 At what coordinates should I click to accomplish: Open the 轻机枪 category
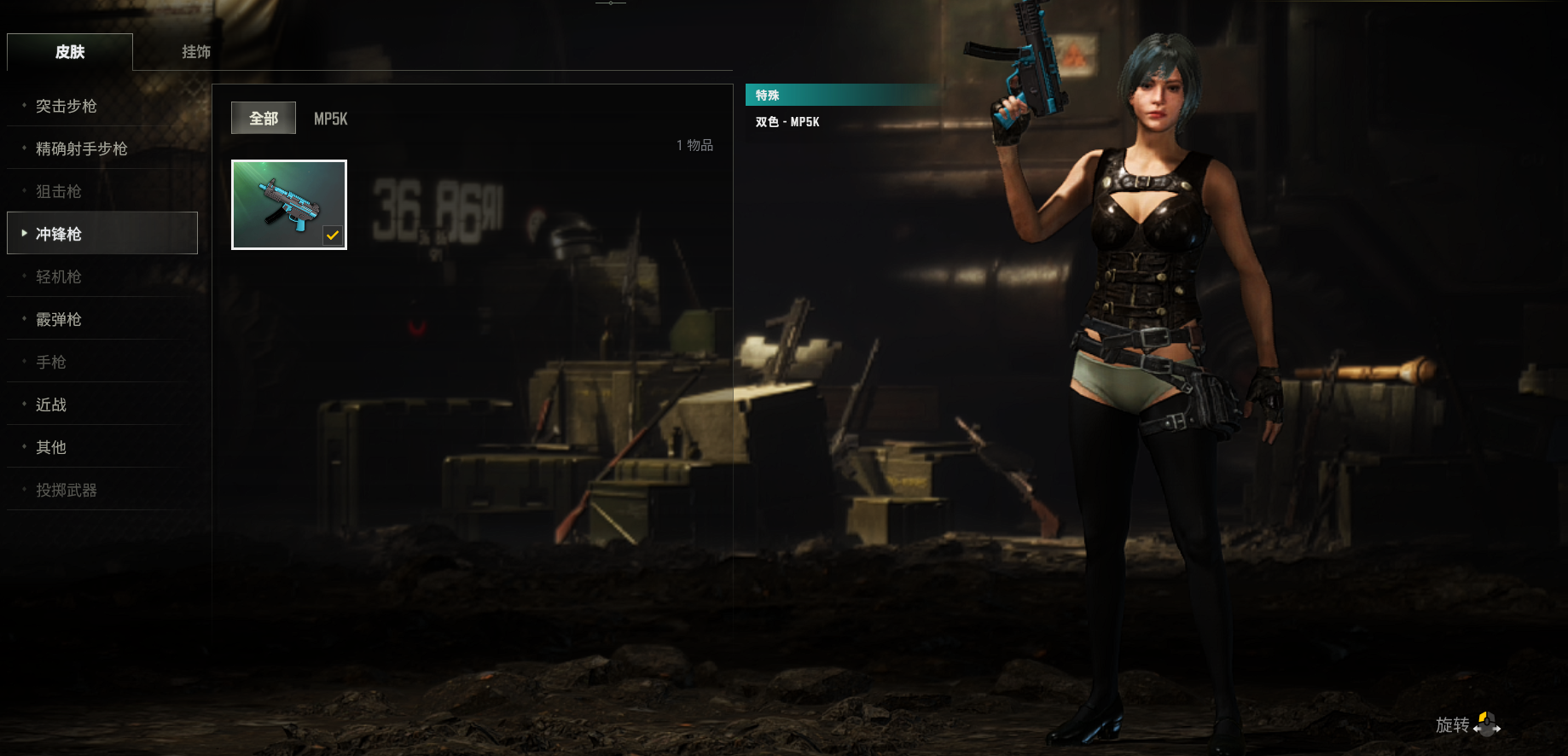(x=58, y=276)
